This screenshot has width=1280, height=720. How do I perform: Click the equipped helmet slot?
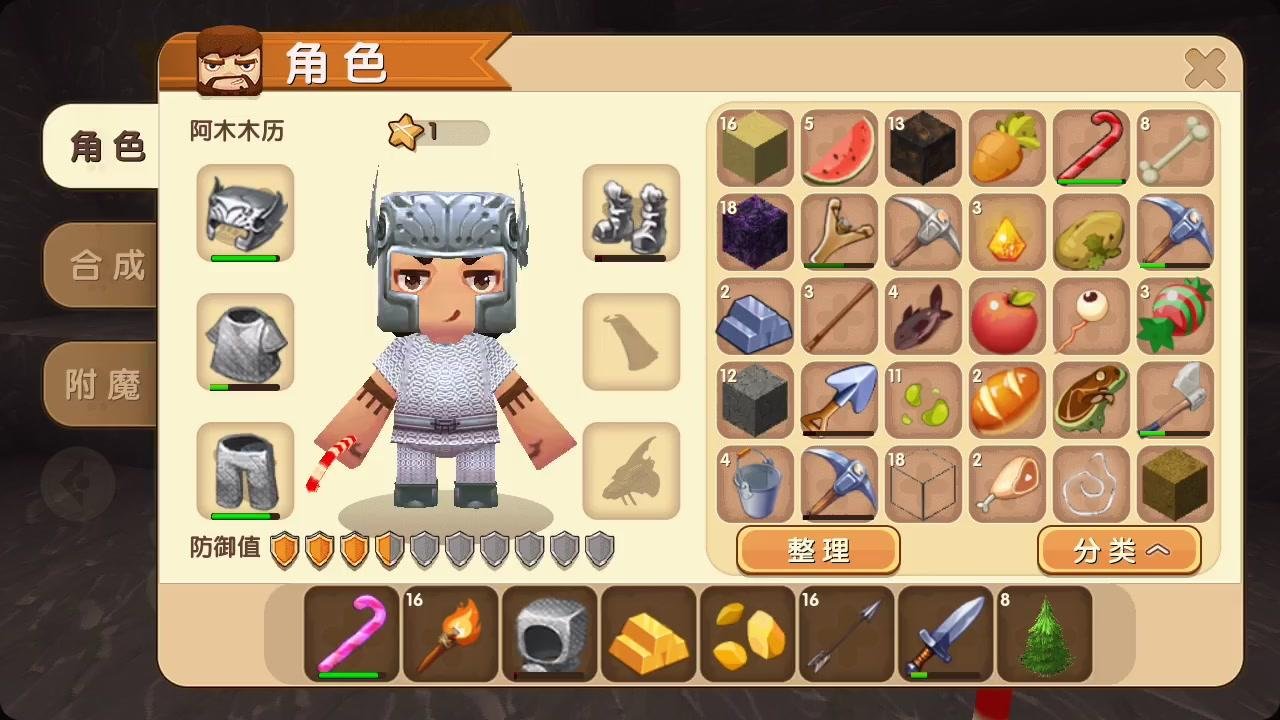[x=245, y=213]
